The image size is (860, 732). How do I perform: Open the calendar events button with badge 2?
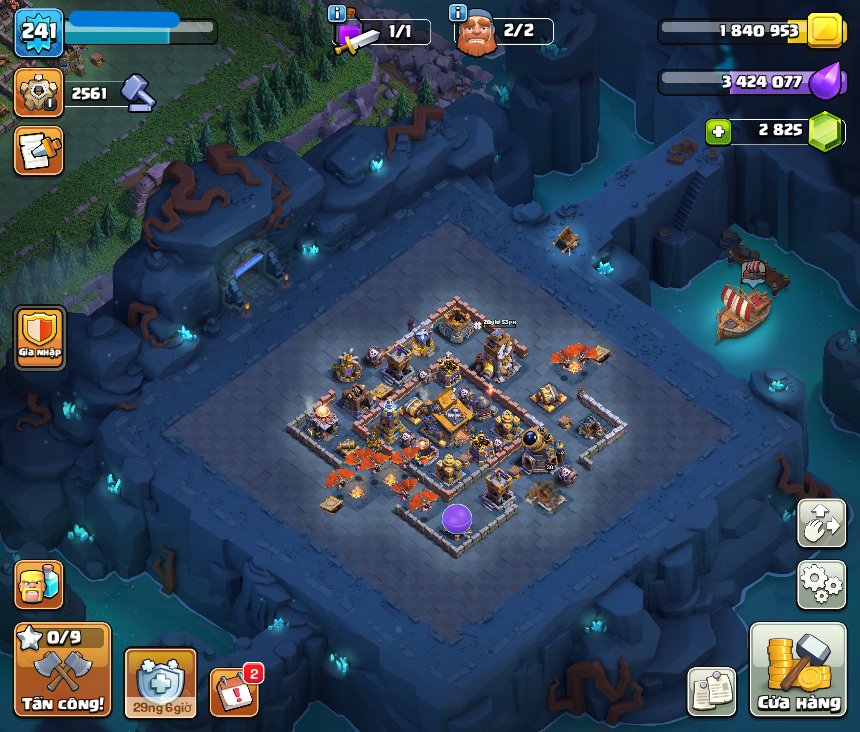pyautogui.click(x=234, y=691)
